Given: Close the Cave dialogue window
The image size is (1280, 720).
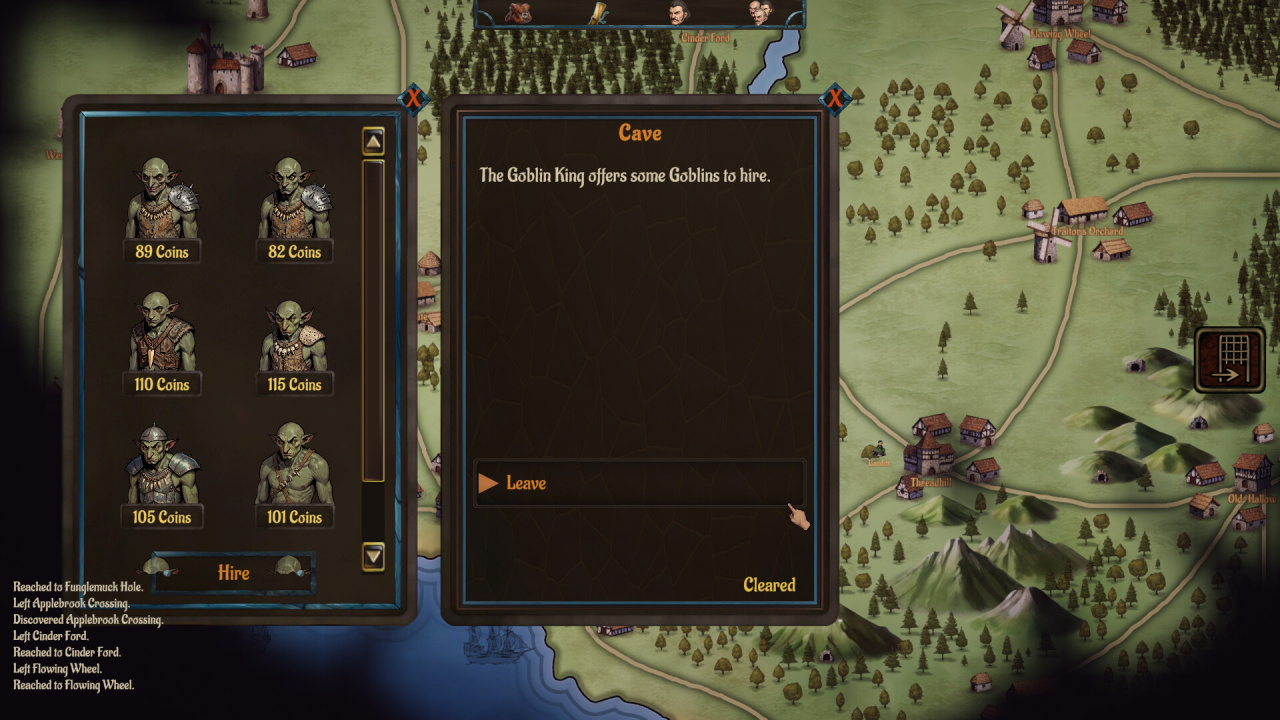Looking at the screenshot, I should click(x=834, y=98).
